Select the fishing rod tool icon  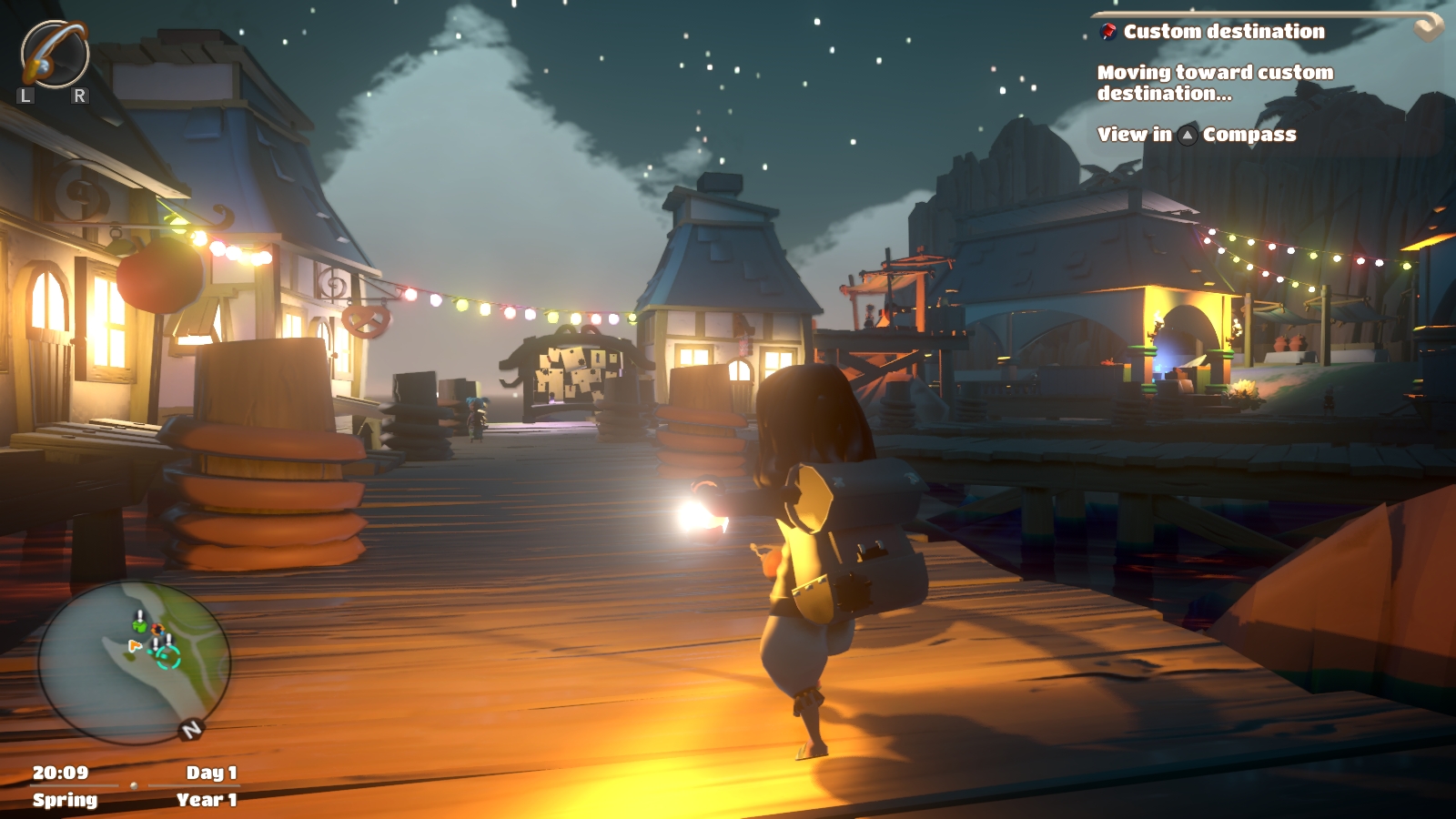point(55,54)
